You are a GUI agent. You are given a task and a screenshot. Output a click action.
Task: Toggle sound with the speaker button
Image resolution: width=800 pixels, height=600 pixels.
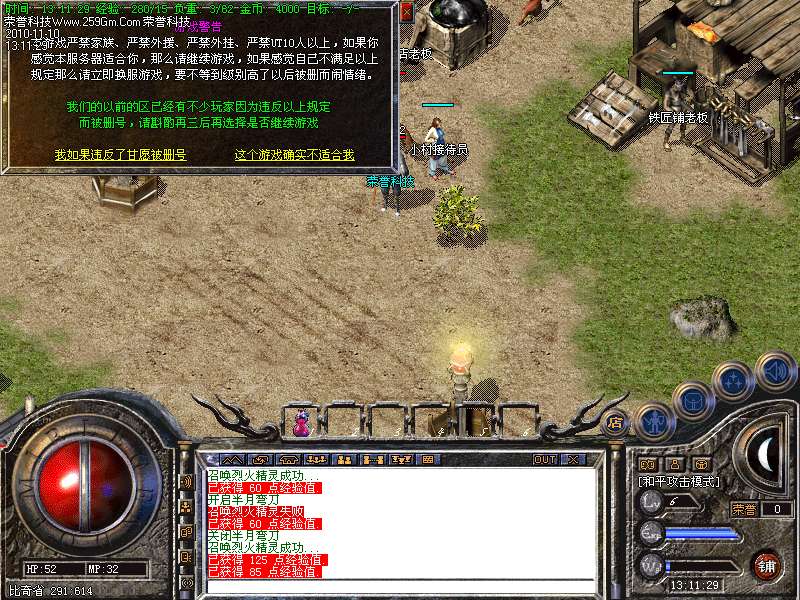[775, 372]
